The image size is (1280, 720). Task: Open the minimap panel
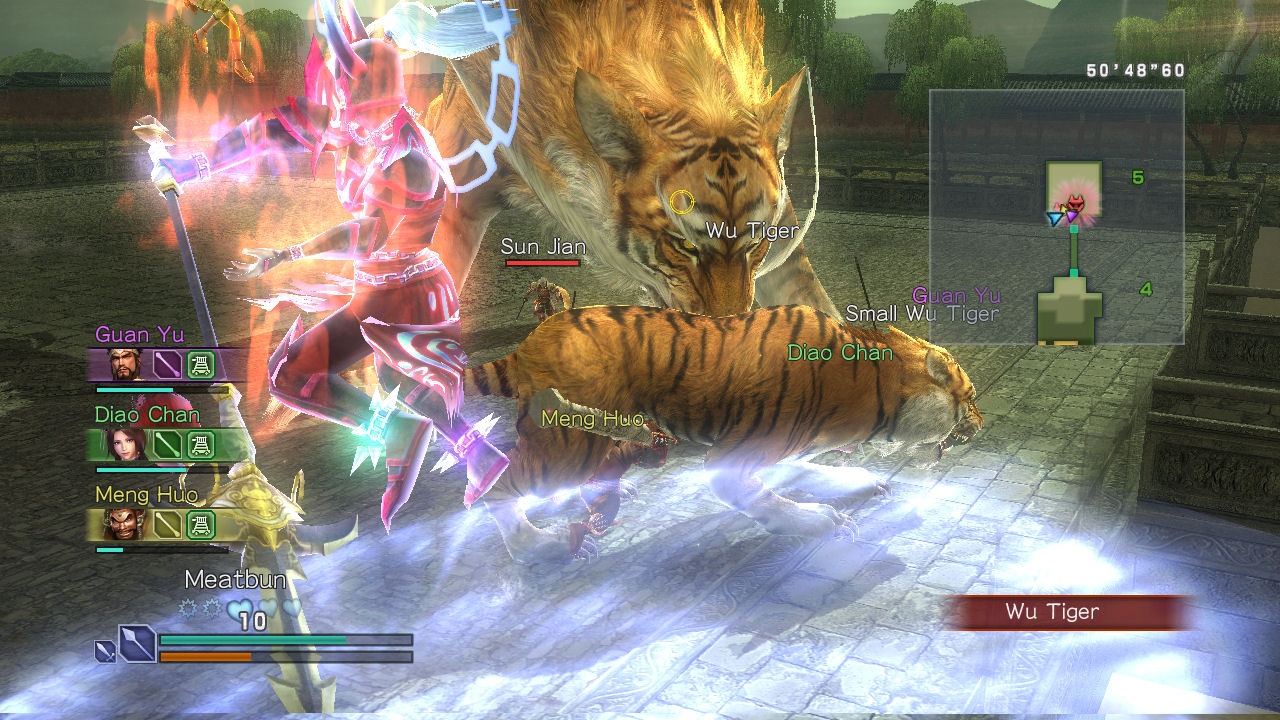pyautogui.click(x=1056, y=216)
